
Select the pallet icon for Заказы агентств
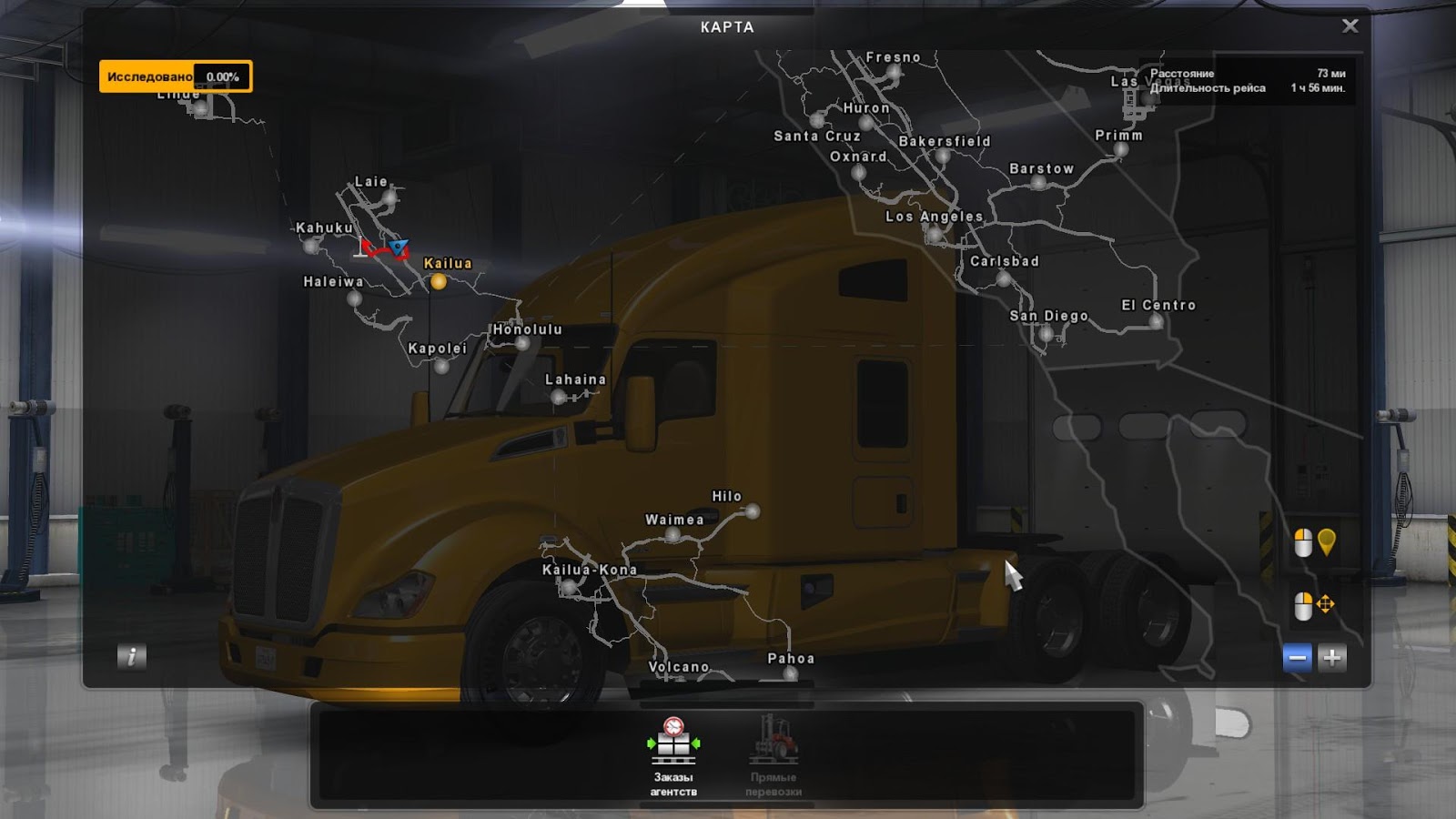point(674,743)
